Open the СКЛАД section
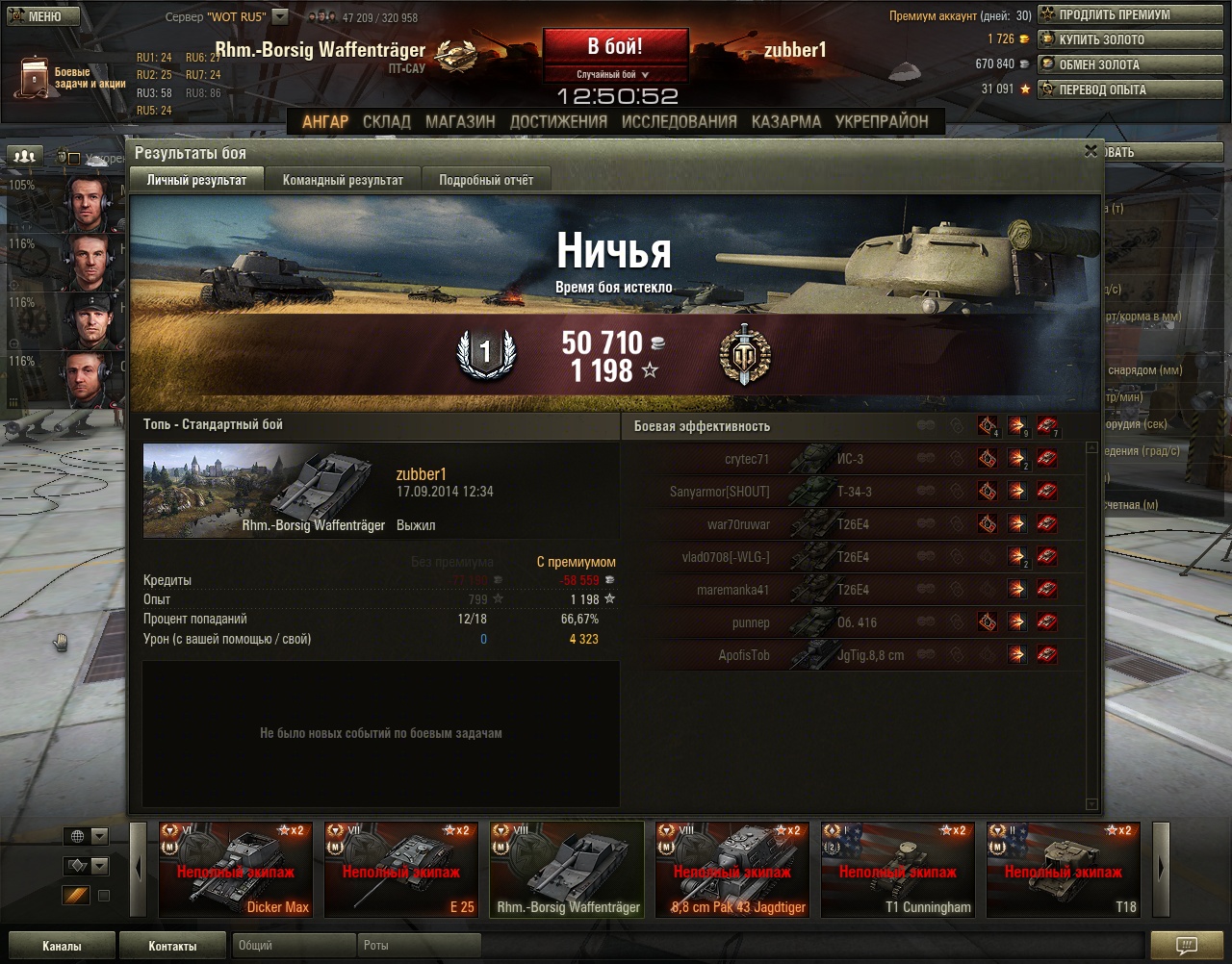This screenshot has width=1232, height=964. (x=386, y=122)
